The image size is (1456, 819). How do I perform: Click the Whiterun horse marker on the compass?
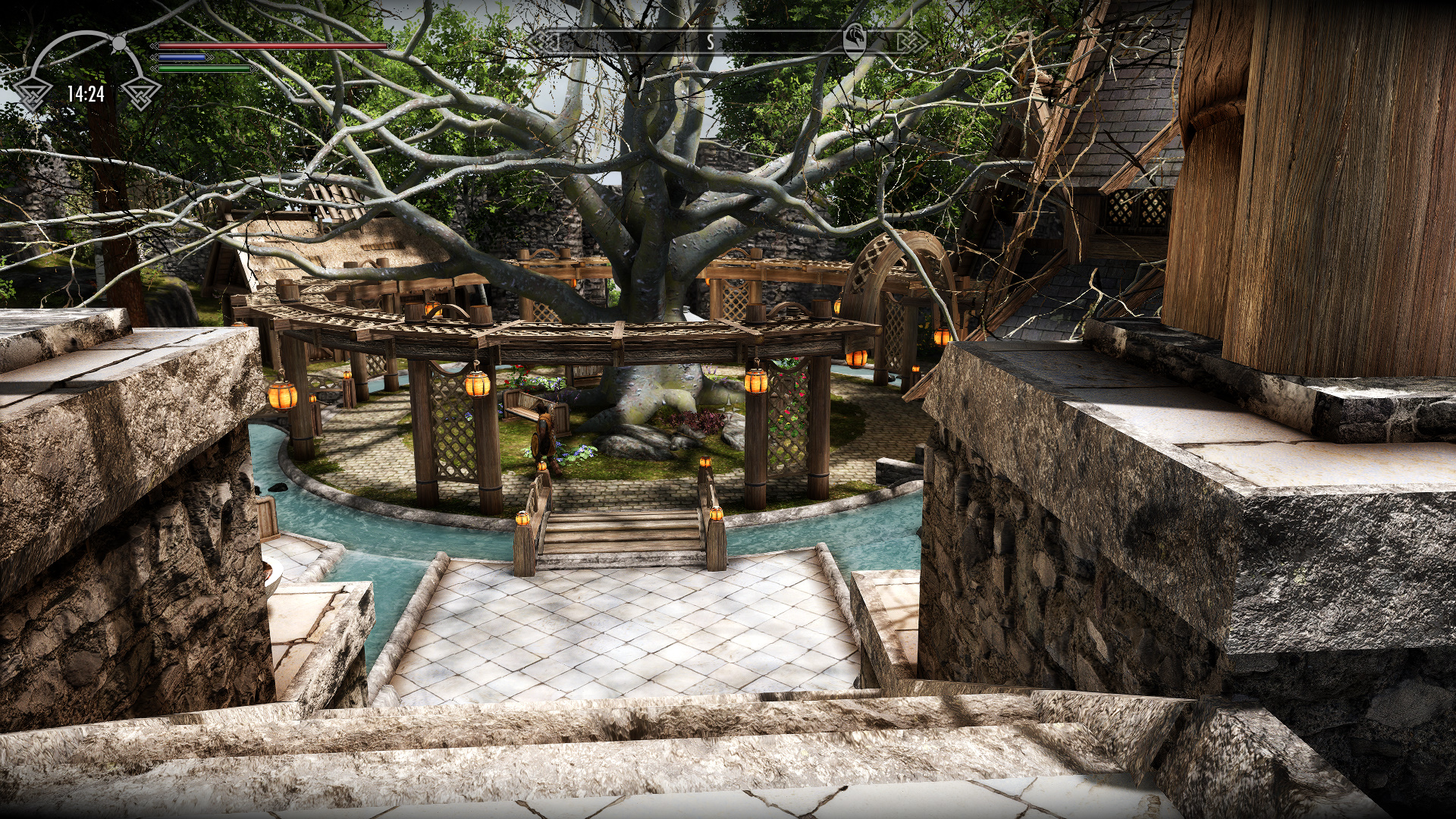[855, 42]
